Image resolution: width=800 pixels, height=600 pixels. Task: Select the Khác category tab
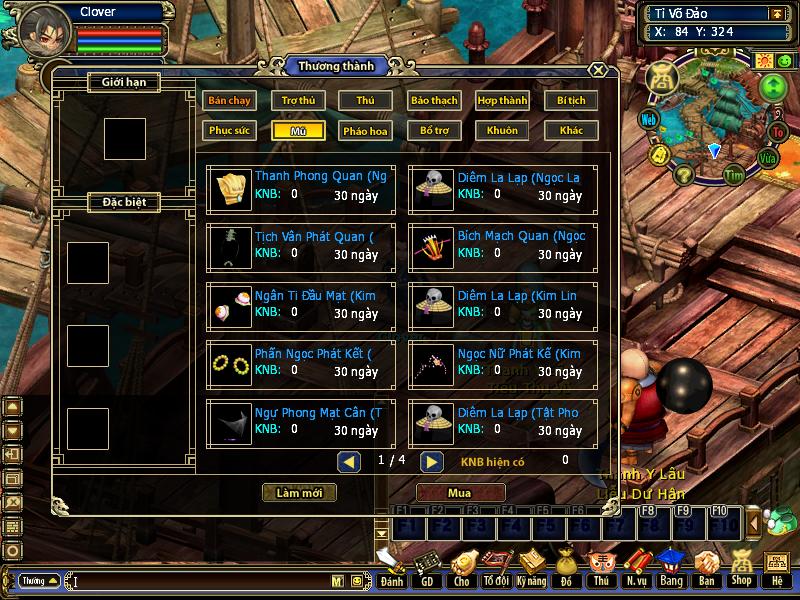pyautogui.click(x=571, y=130)
